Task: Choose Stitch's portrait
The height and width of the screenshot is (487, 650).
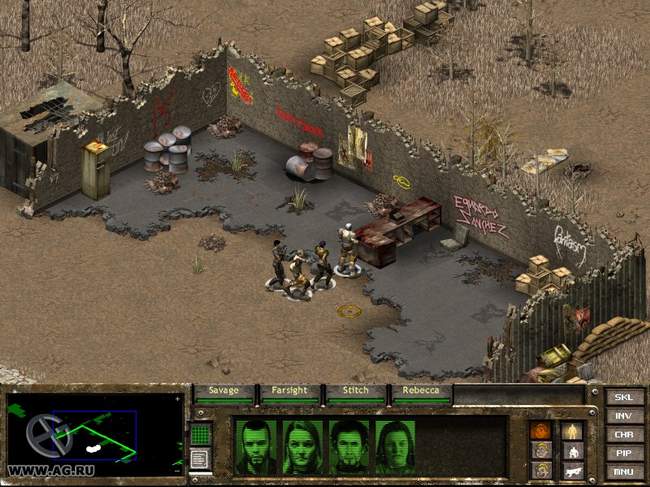Action: pos(349,446)
